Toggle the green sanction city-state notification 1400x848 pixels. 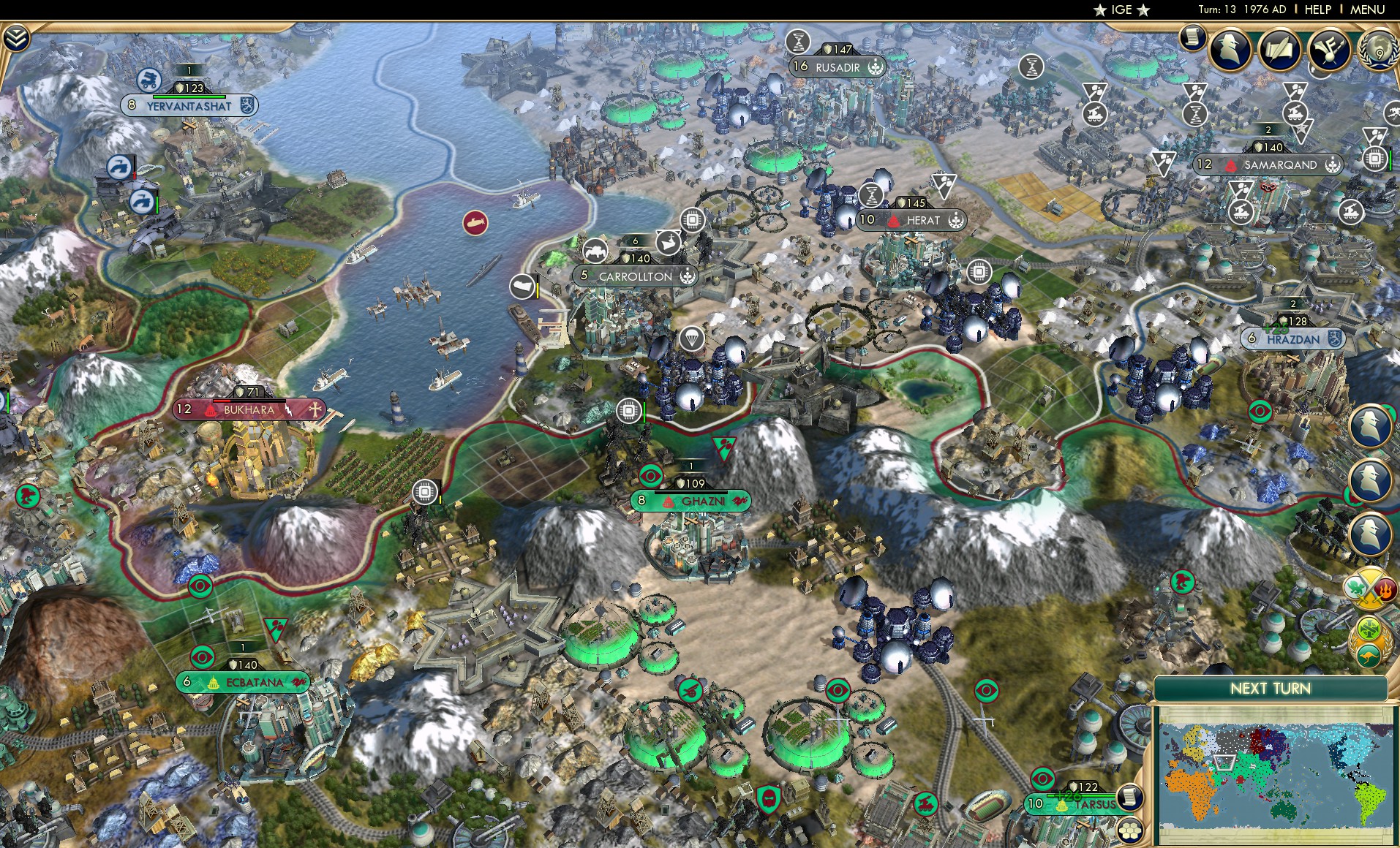click(1369, 629)
